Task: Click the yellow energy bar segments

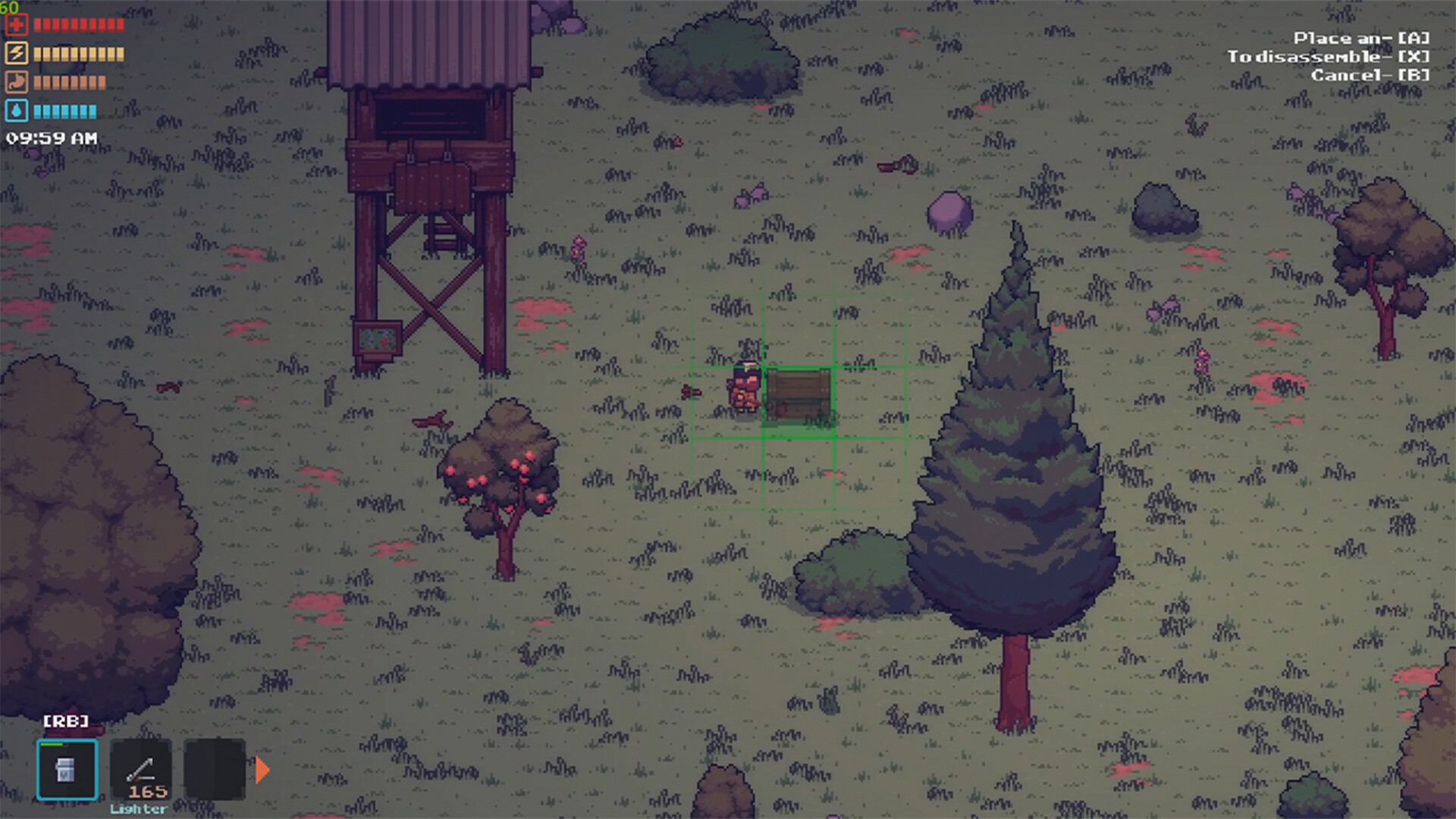Action: click(x=80, y=53)
